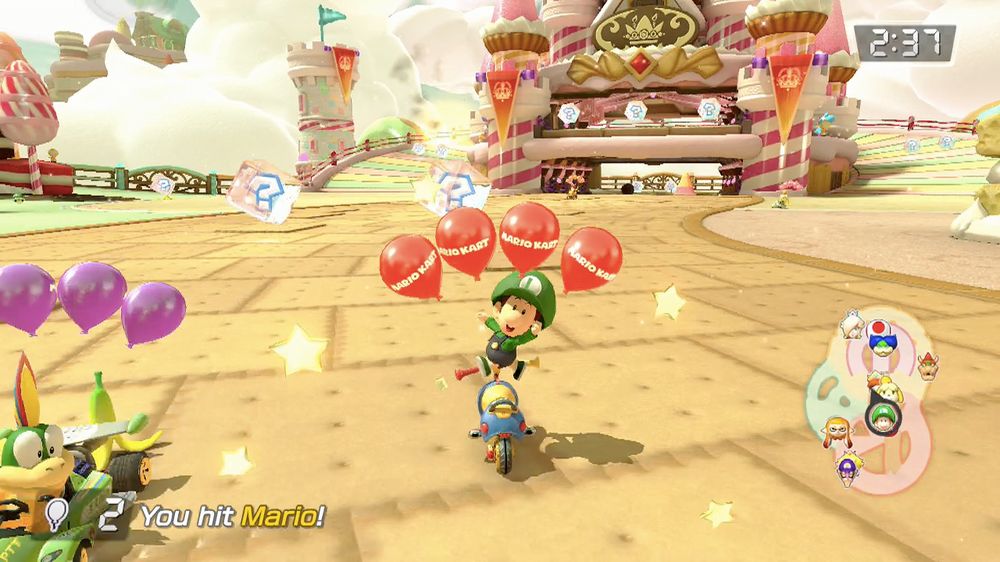This screenshot has height=562, width=1000.
Task: Click the Toad marker on the minimap
Action: 877,329
